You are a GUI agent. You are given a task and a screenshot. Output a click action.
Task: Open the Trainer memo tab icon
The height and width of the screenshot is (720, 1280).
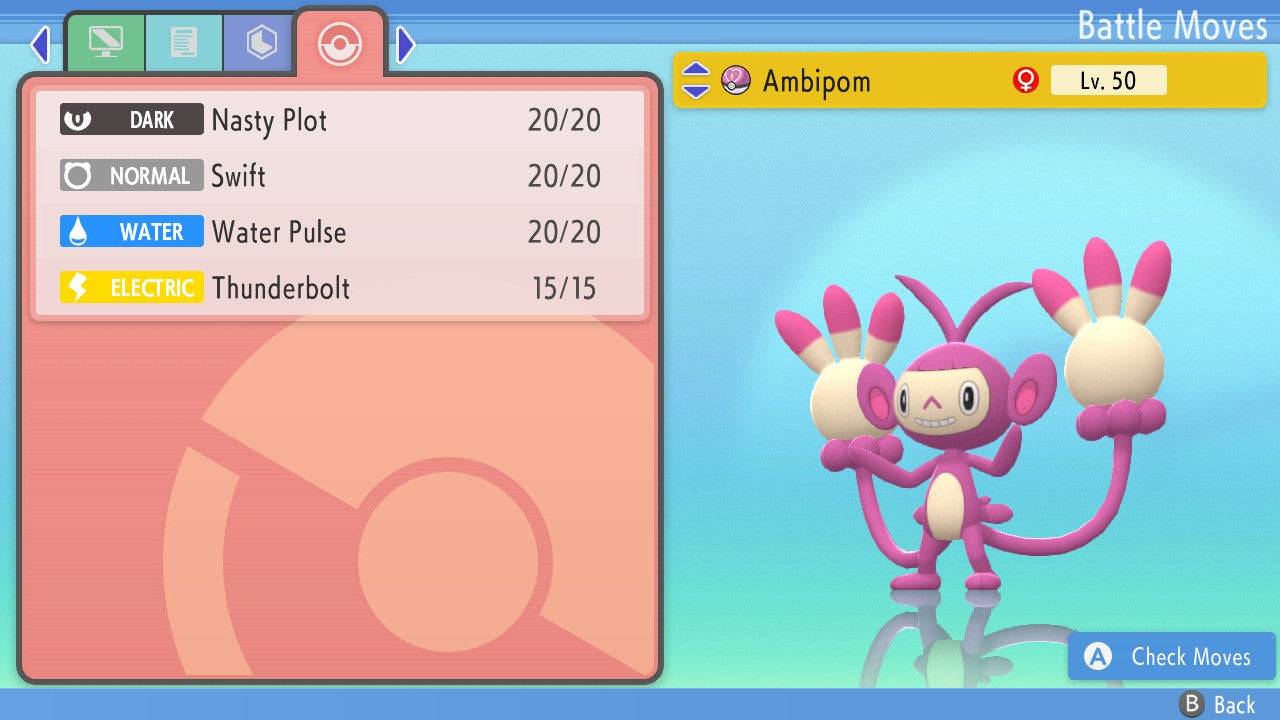[x=184, y=42]
